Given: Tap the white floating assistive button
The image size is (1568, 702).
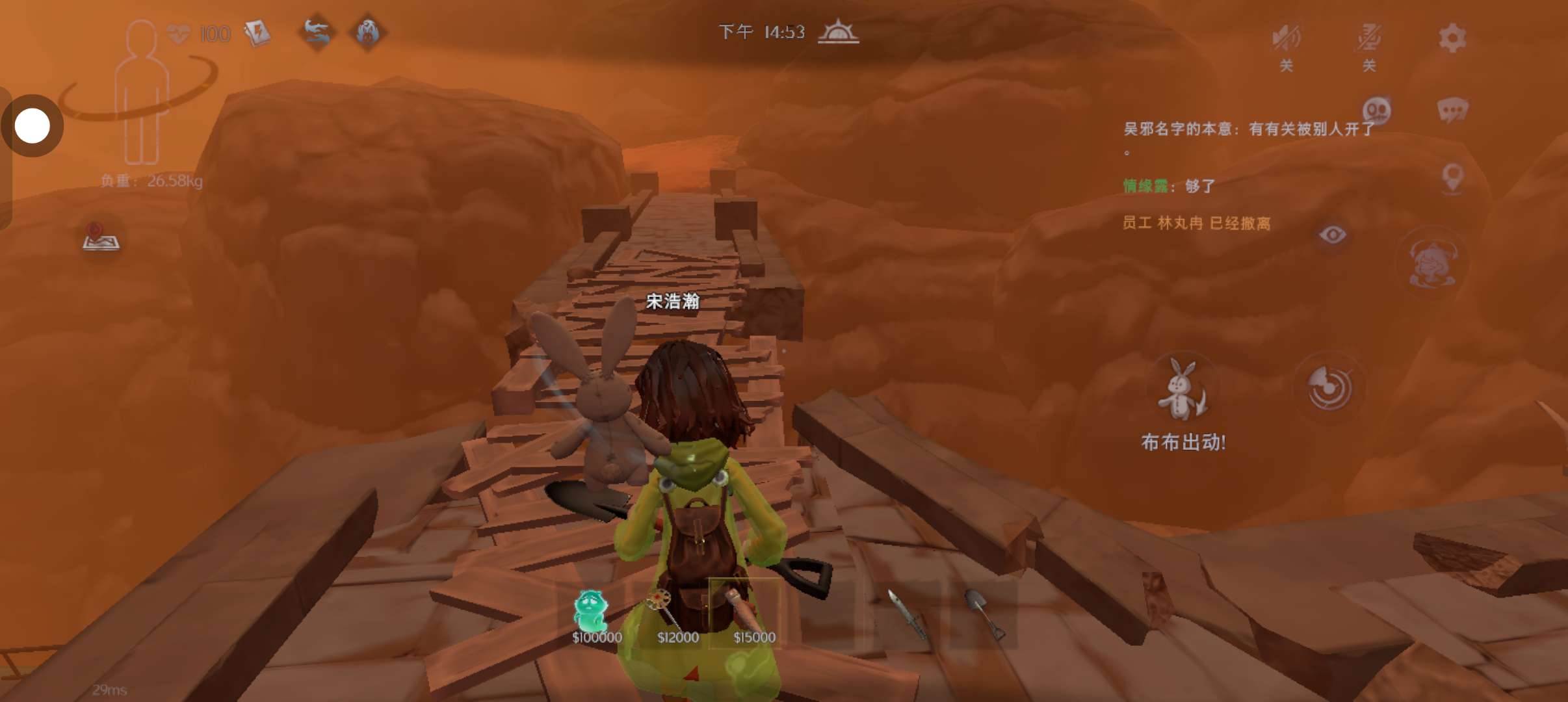Looking at the screenshot, I should (32, 125).
